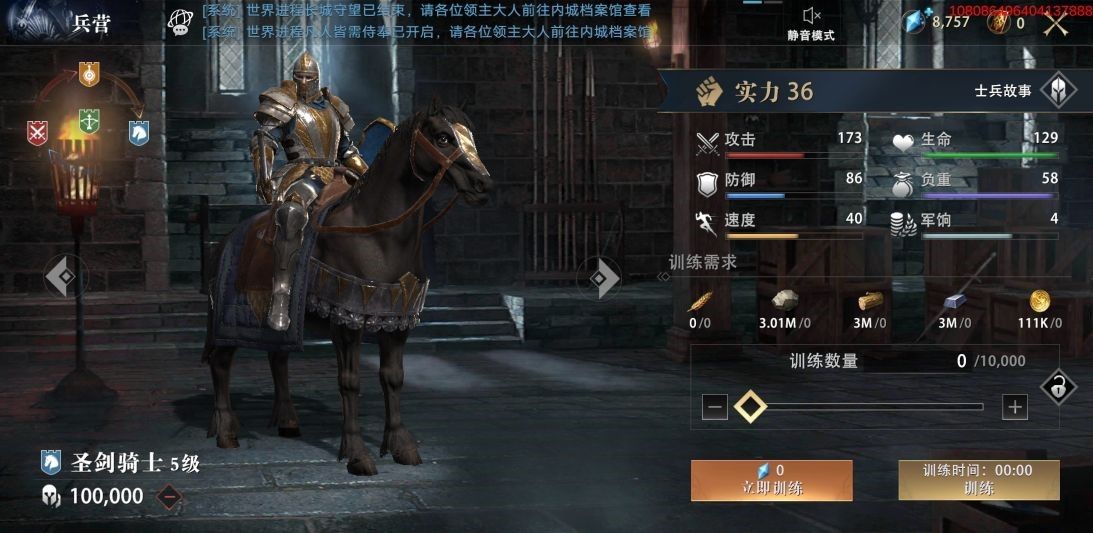Screen dimensions: 1093x533
Task: Toggle the 静音模式 mute mode
Action: point(811,23)
